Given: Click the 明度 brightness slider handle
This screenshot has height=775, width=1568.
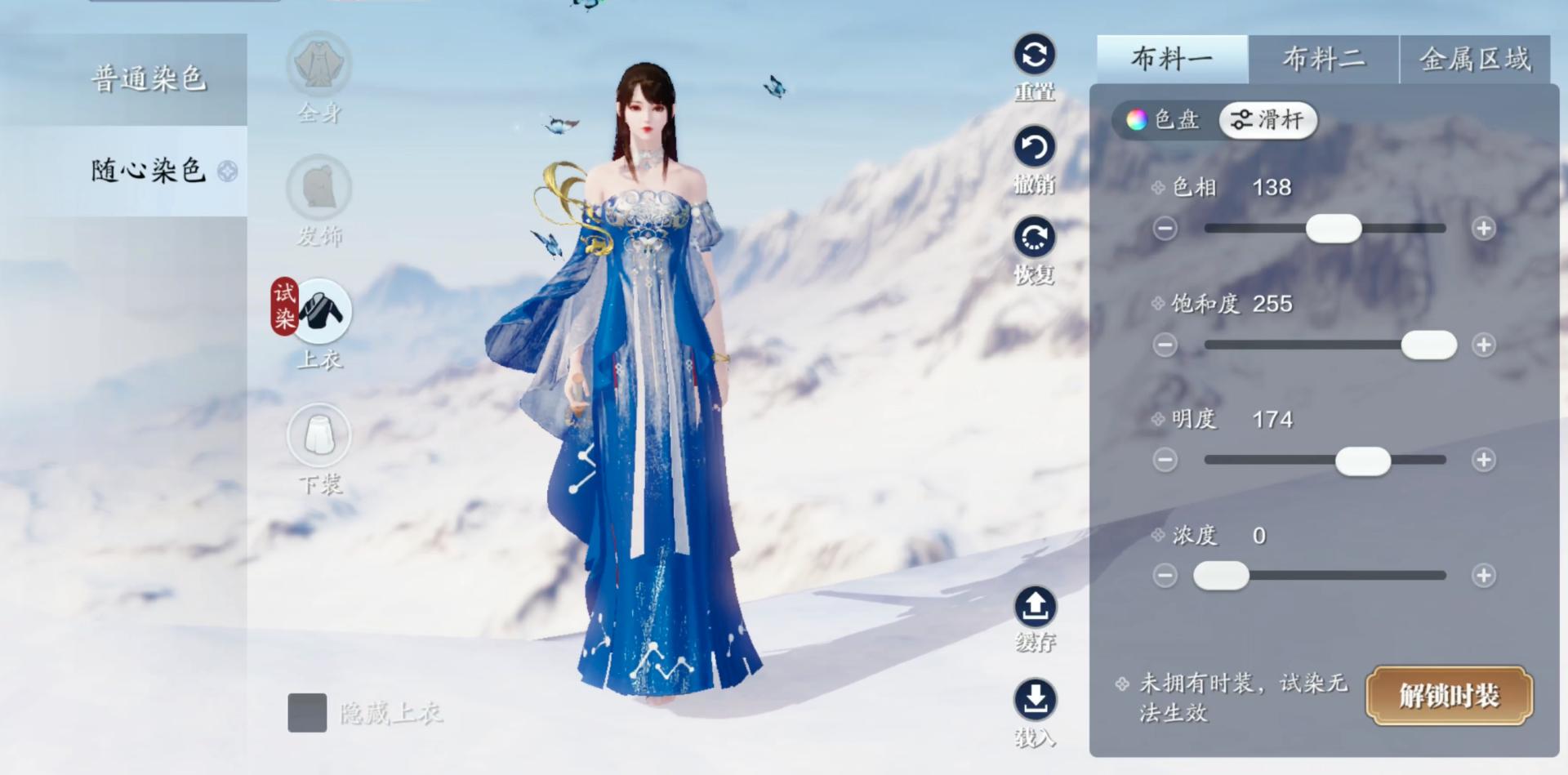Looking at the screenshot, I should [1362, 461].
